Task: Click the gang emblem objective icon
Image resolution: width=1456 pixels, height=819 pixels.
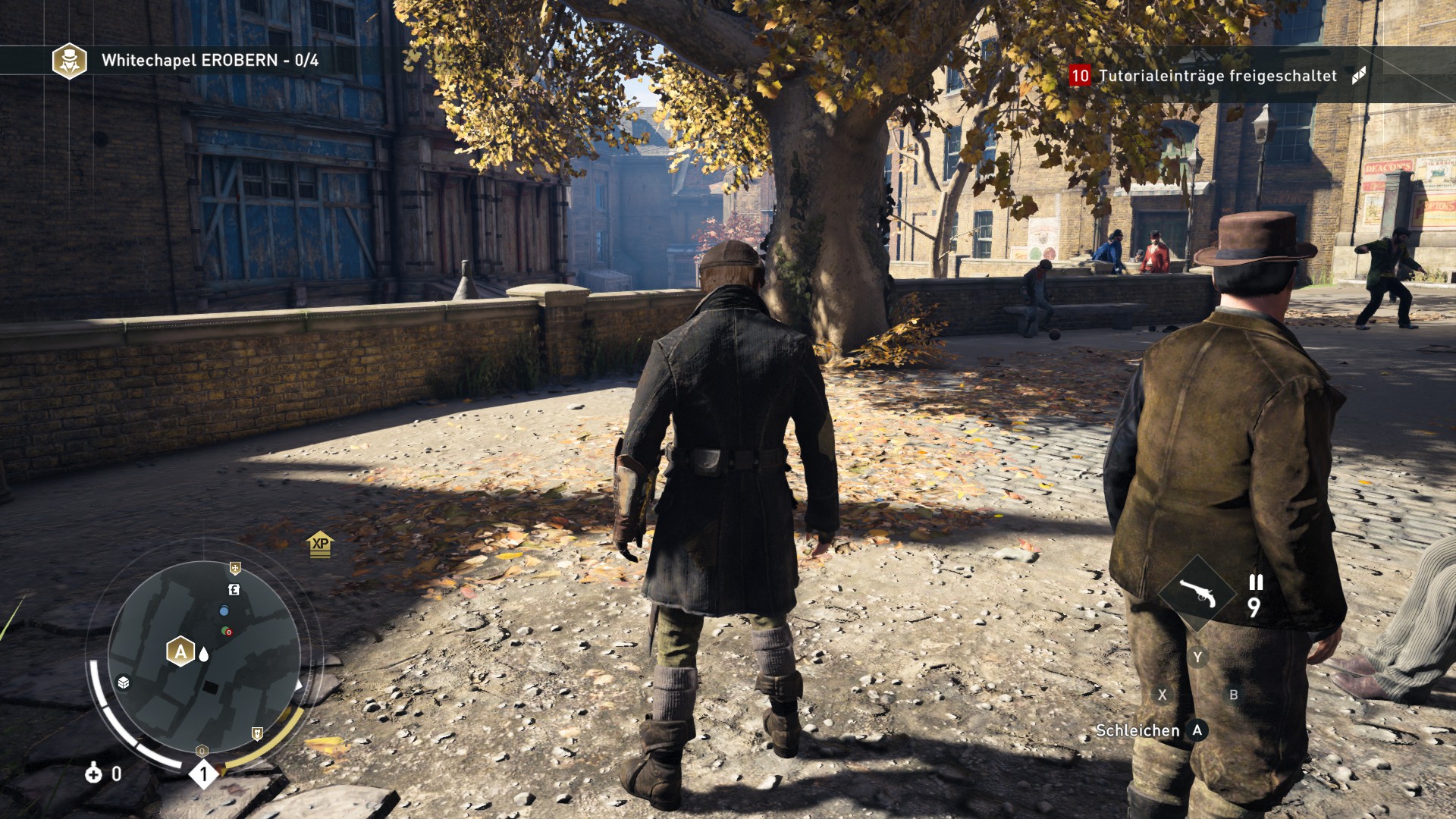Action: (69, 61)
